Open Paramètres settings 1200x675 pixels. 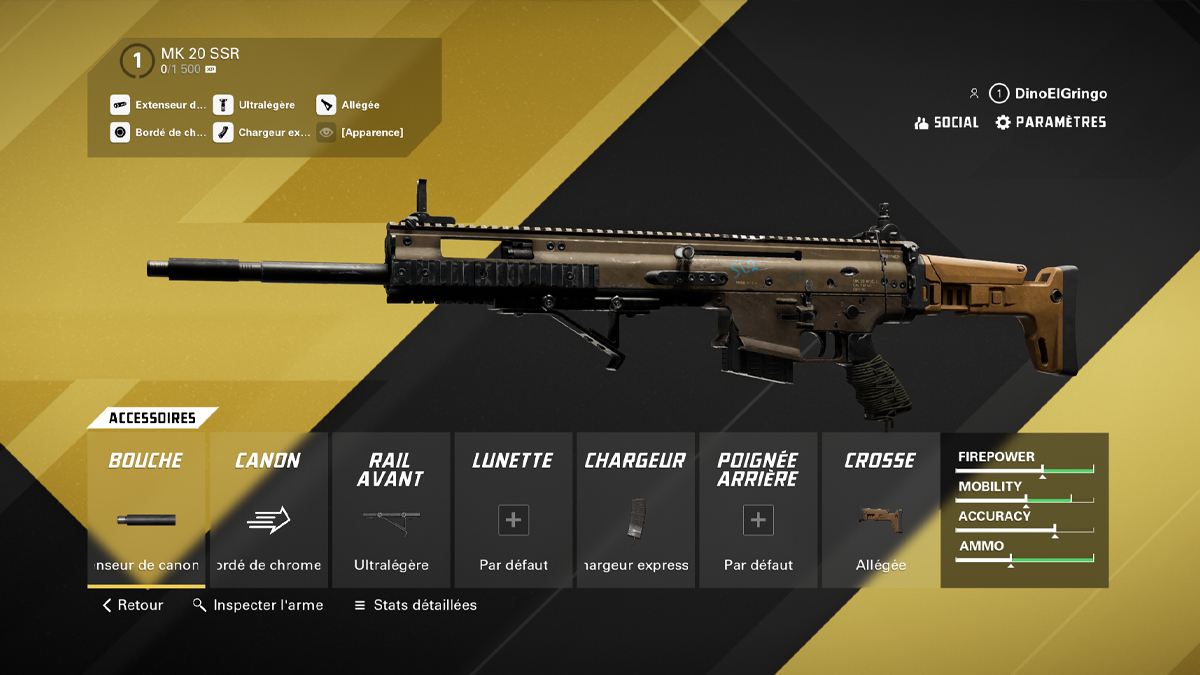(x=1050, y=122)
